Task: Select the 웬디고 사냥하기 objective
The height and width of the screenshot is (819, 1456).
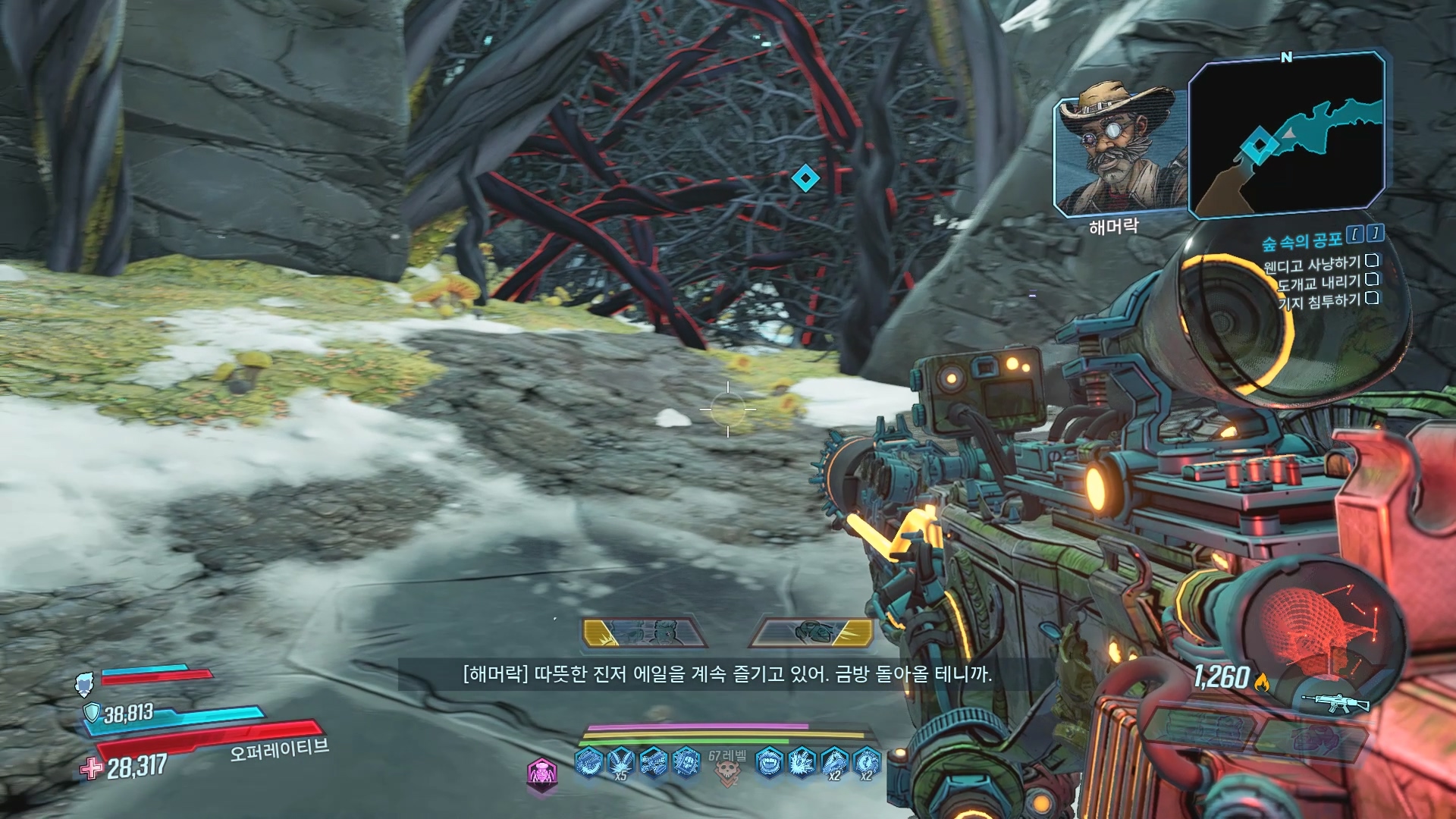Action: pyautogui.click(x=1312, y=264)
